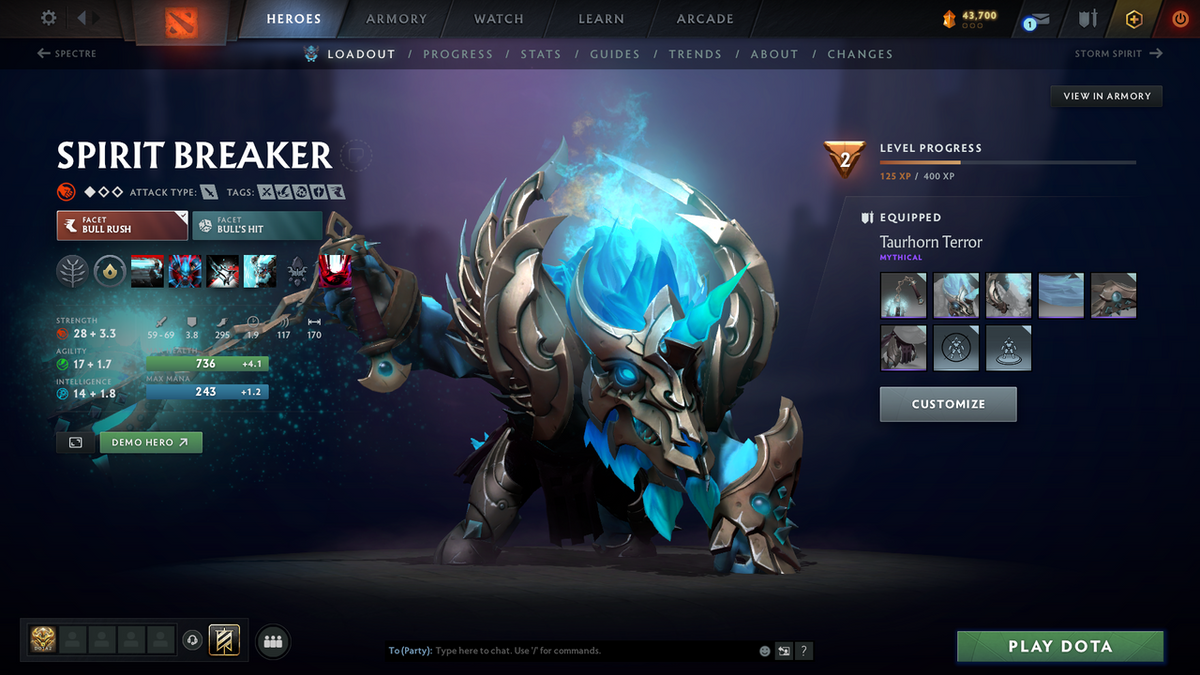Open the Changes tab

pos(860,54)
